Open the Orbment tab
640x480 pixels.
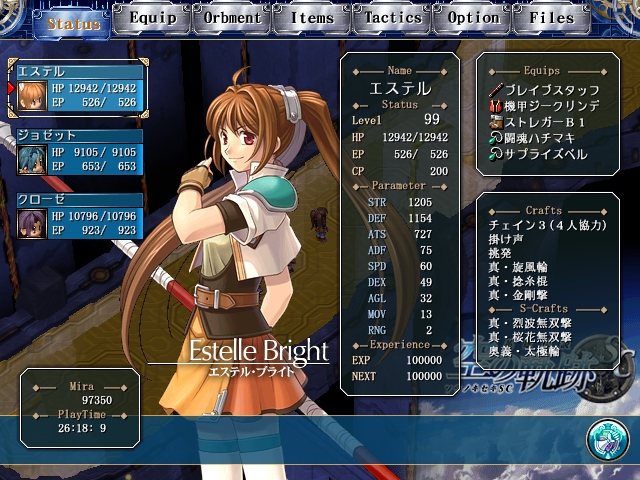coord(233,18)
